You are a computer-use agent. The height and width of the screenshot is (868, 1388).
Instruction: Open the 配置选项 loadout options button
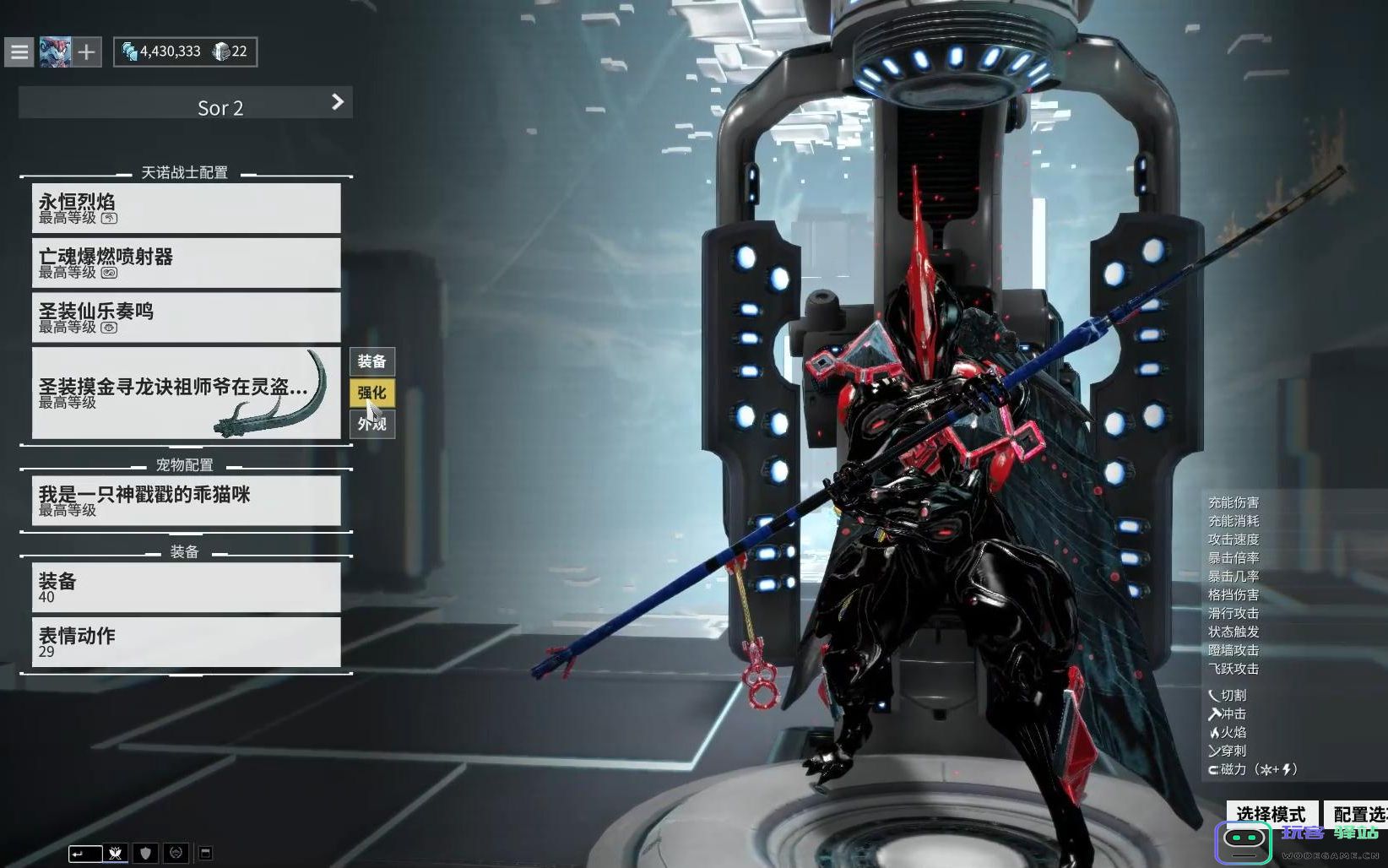pyautogui.click(x=1358, y=814)
